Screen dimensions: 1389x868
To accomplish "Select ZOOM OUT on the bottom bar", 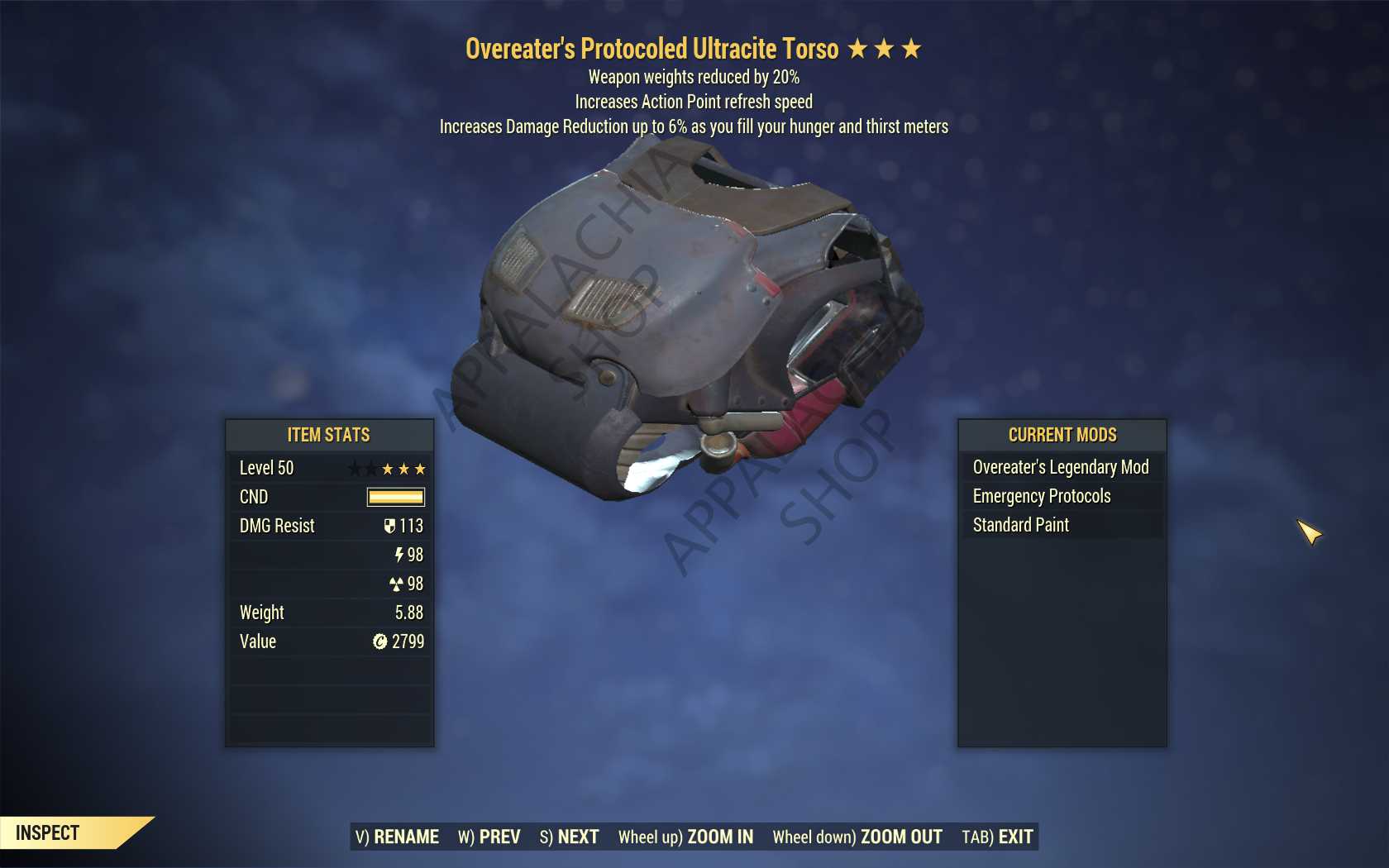I will coord(857,837).
